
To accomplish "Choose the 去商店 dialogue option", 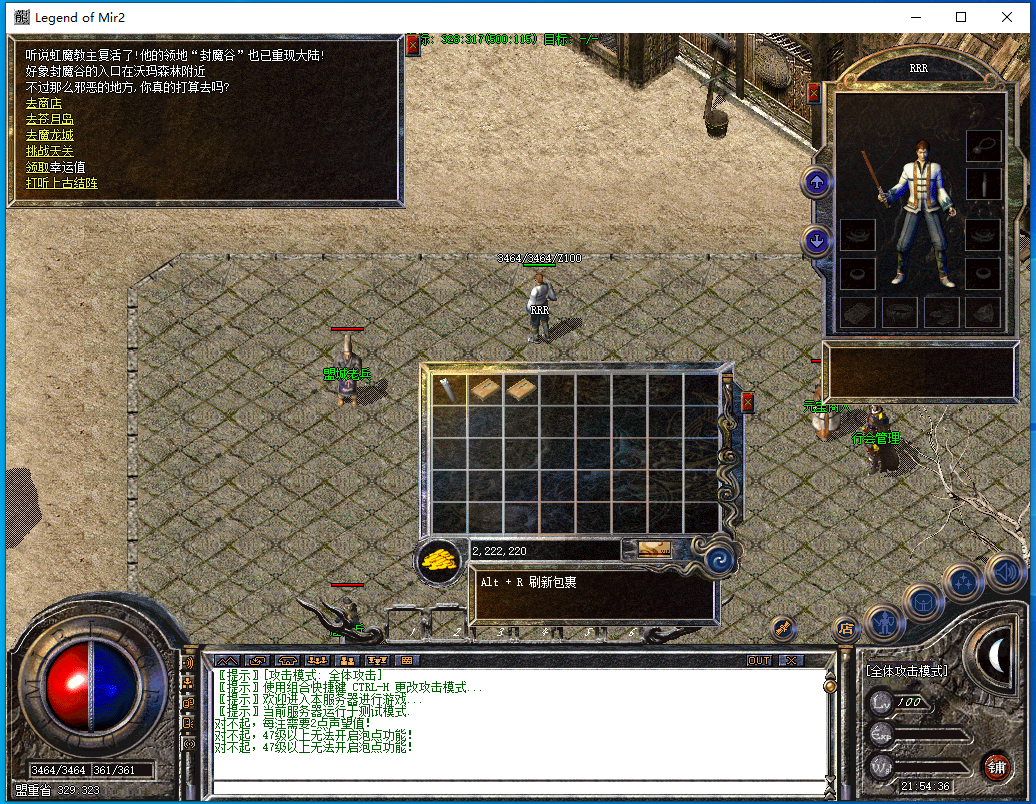I will 43,103.
